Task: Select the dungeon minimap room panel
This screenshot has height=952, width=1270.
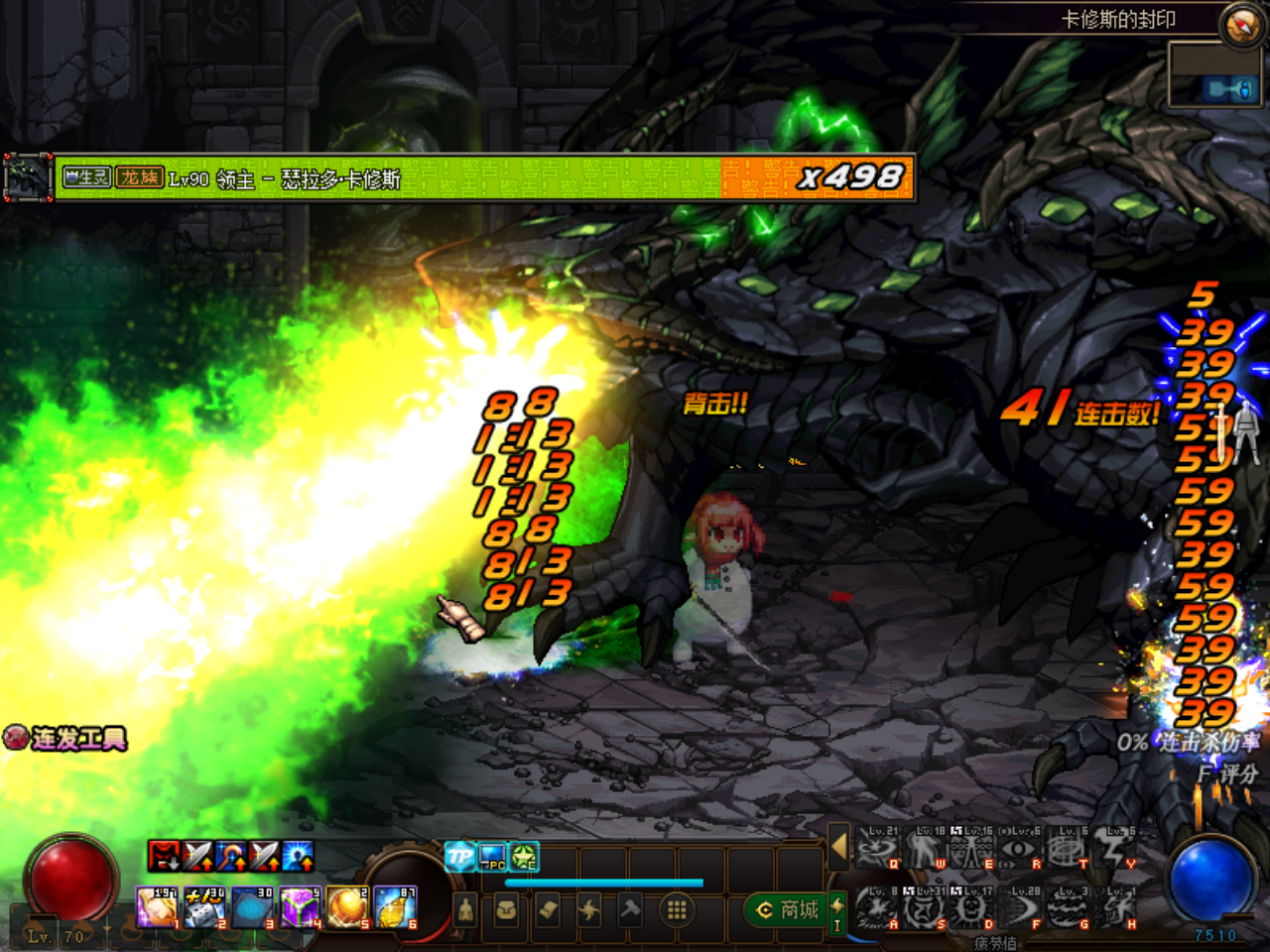Action: pos(1214,75)
